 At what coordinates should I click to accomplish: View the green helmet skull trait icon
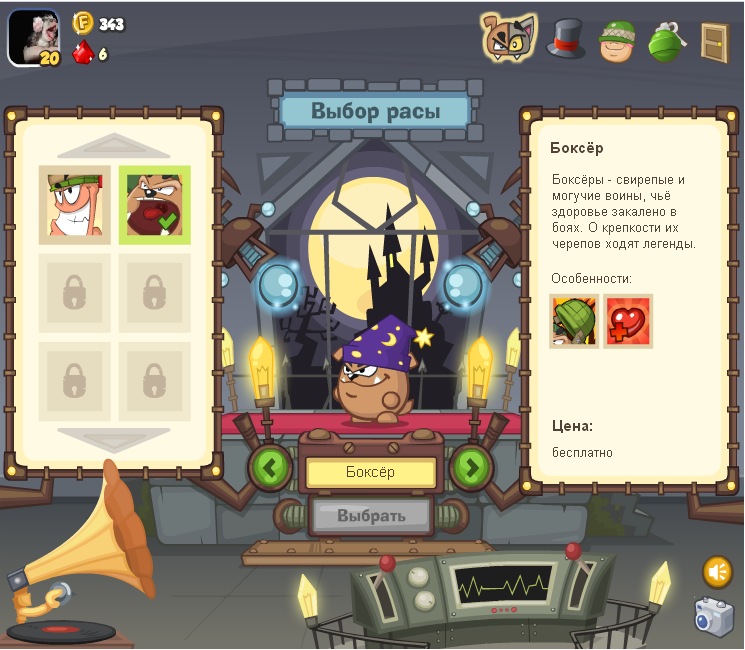tap(574, 321)
